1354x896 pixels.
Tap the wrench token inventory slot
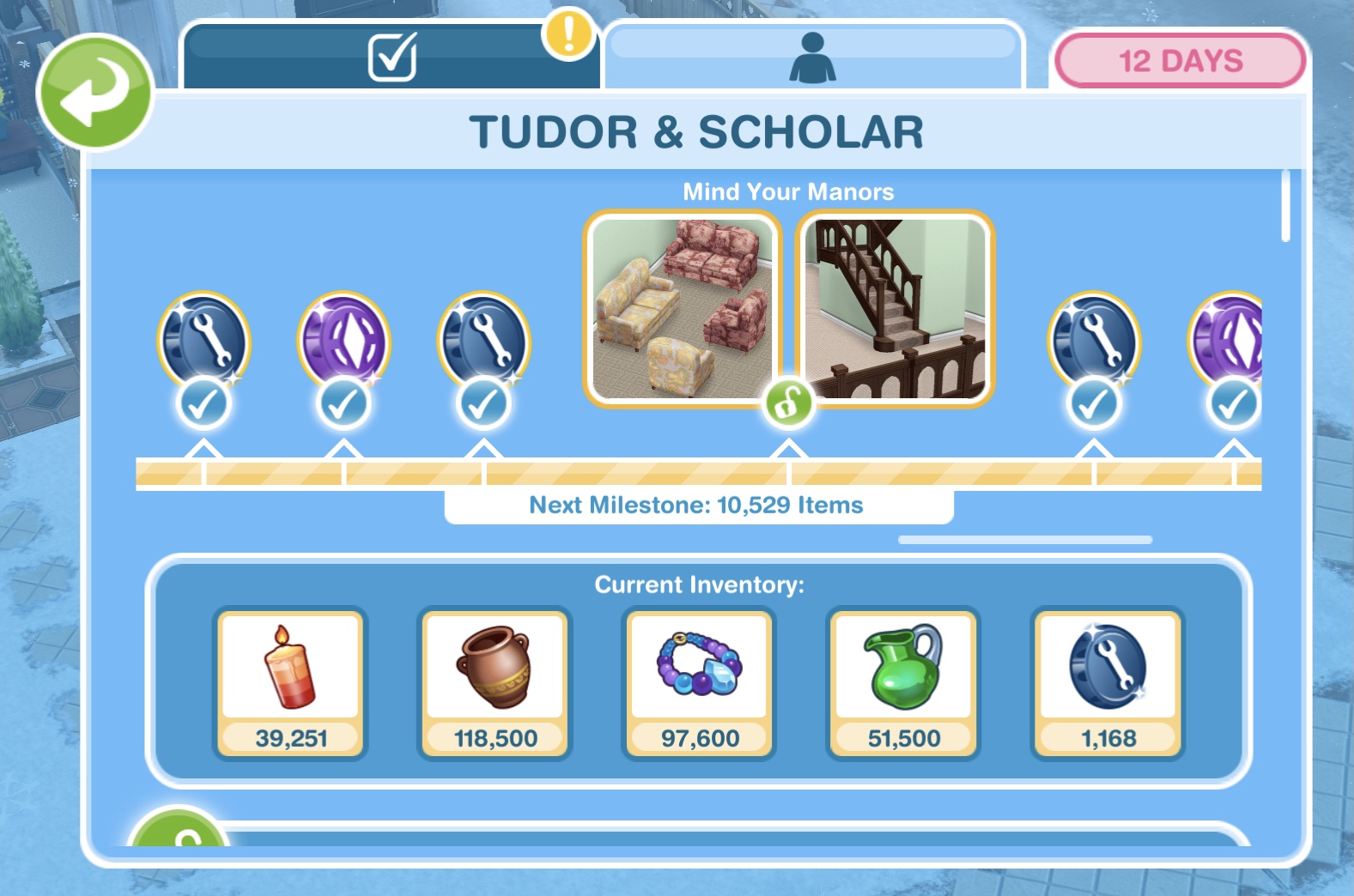coord(1108,683)
